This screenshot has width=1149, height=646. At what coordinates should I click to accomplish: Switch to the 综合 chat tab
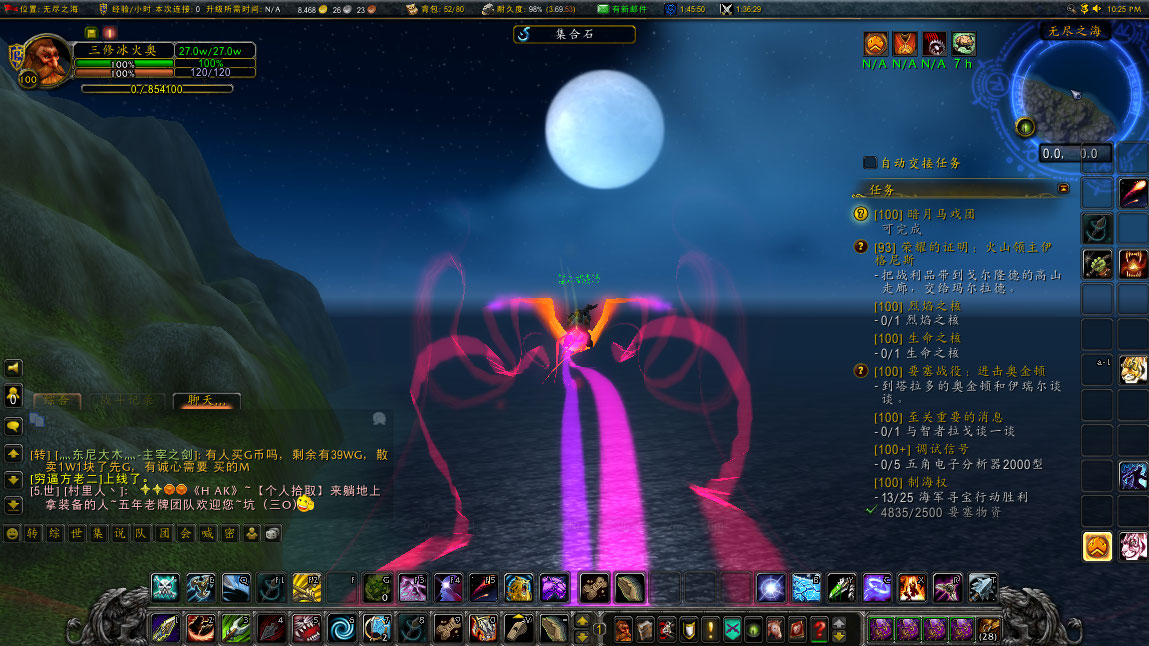pos(57,400)
